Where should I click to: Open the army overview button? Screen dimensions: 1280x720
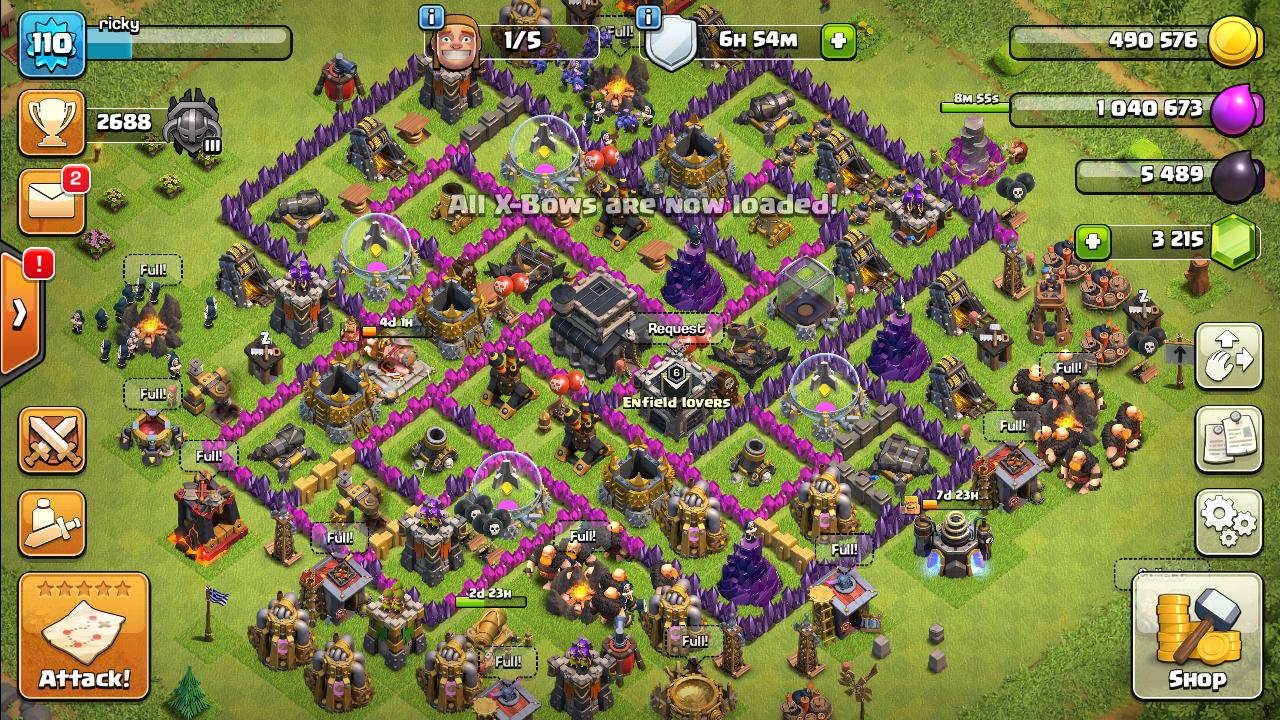pyautogui.click(x=52, y=523)
